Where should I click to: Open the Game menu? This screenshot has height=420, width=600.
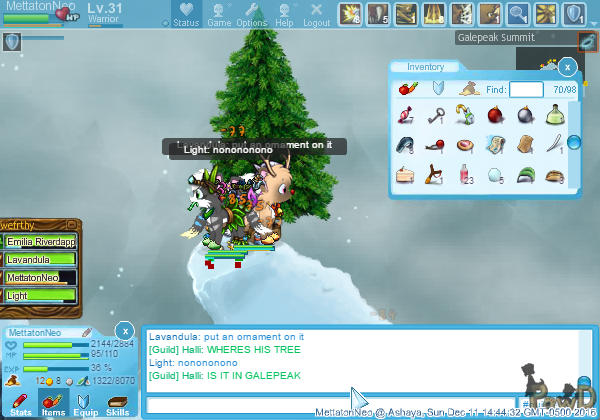click(218, 15)
